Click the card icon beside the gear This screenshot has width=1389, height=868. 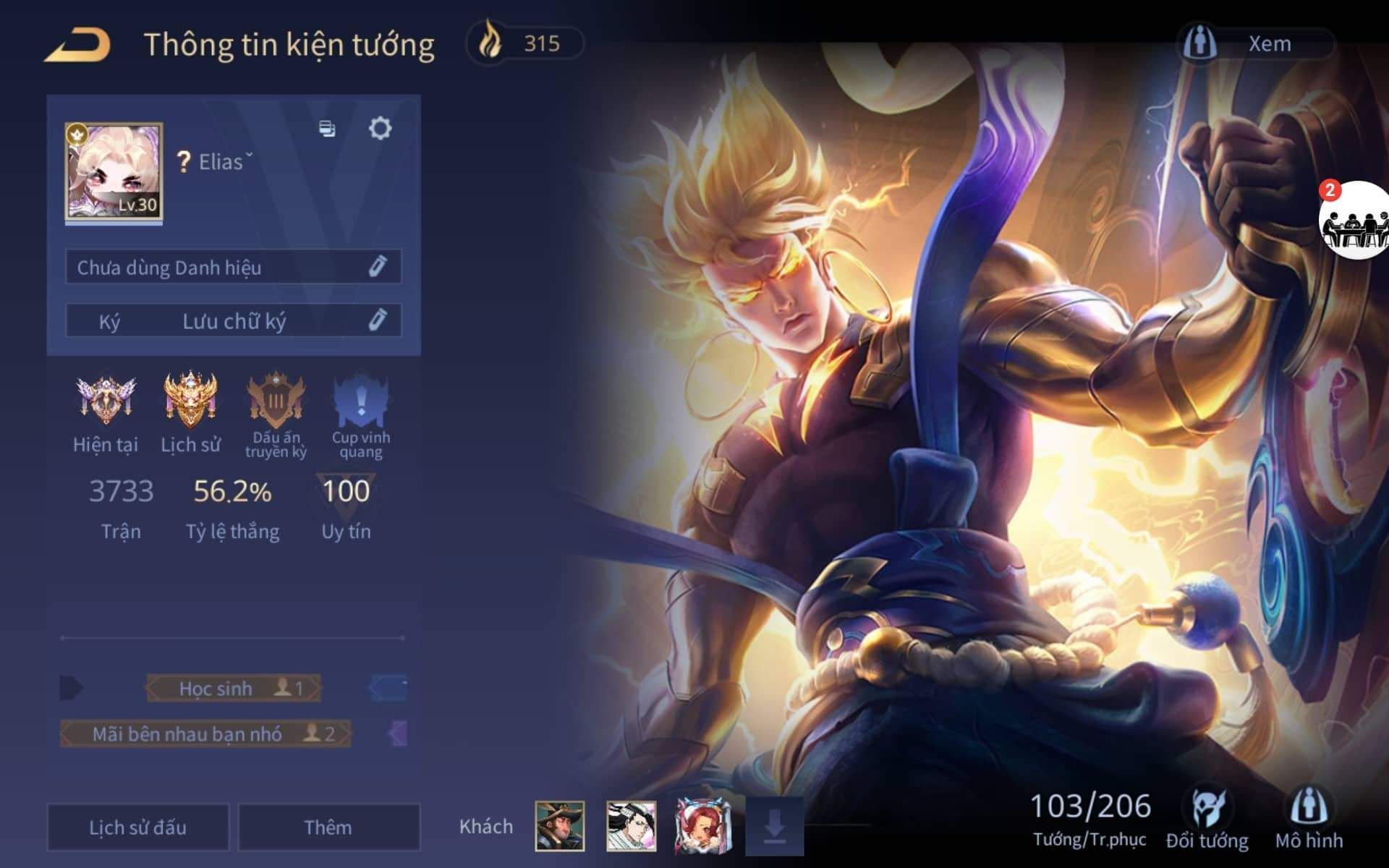(x=327, y=129)
